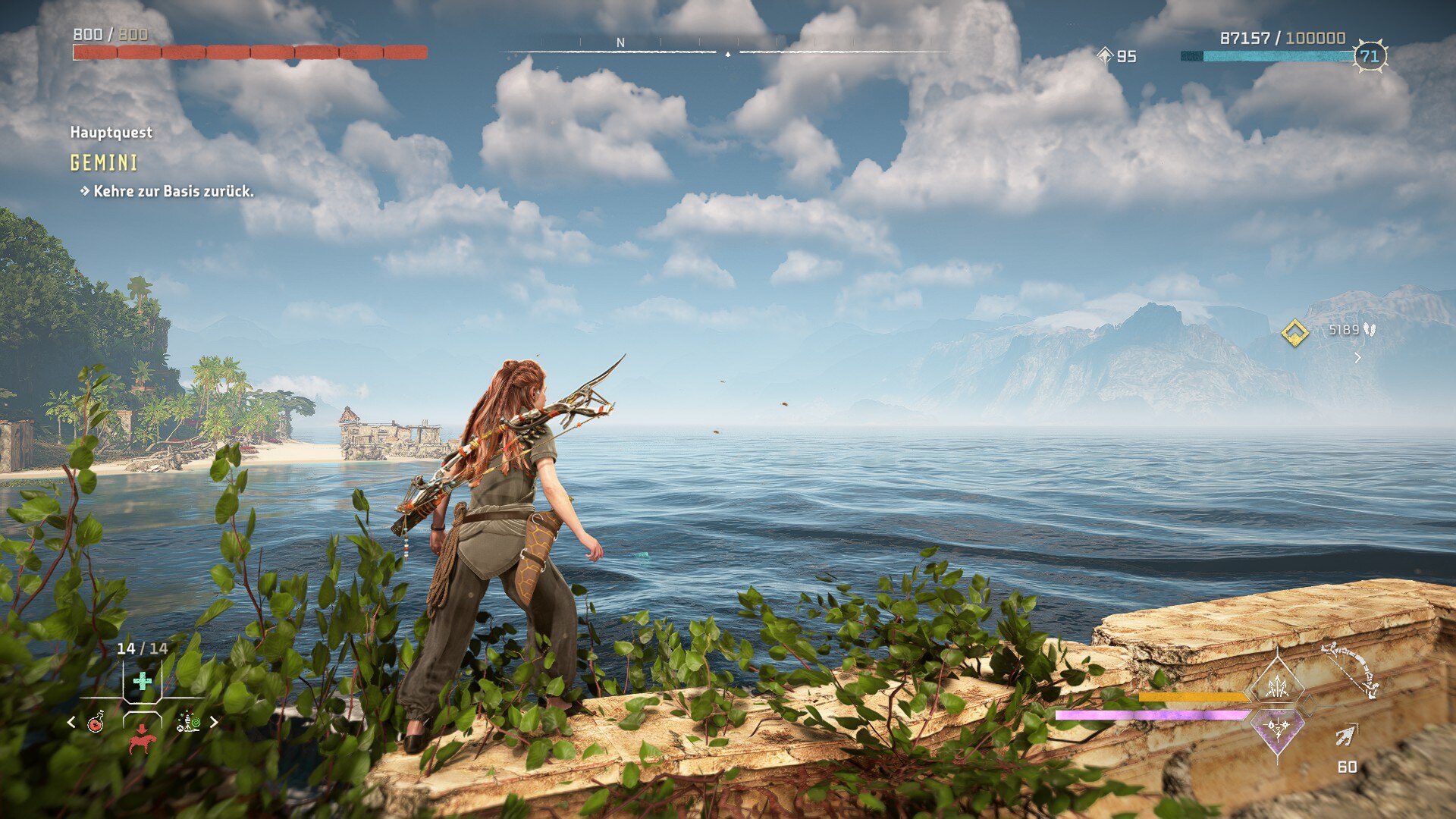
Task: Select the GEMINI main quest tracker
Action: coord(104,162)
